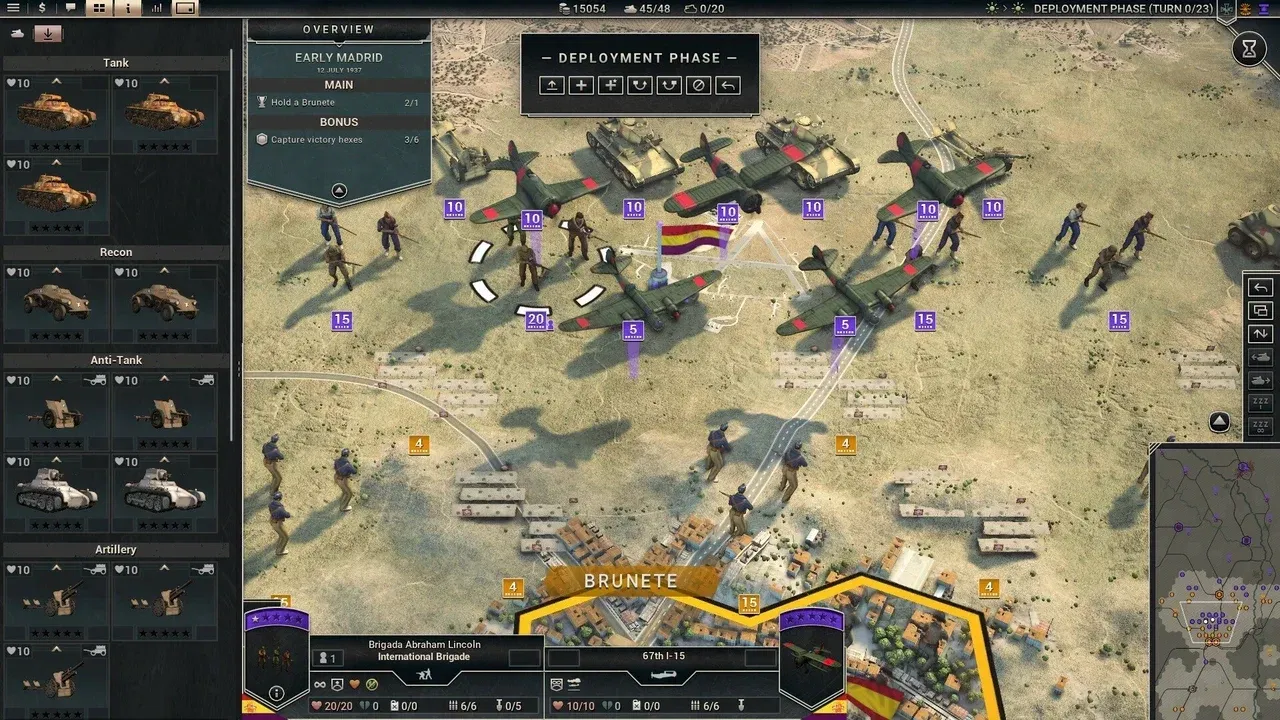1280x720 pixels.
Task: Switch to the Overview tab
Action: click(x=338, y=29)
